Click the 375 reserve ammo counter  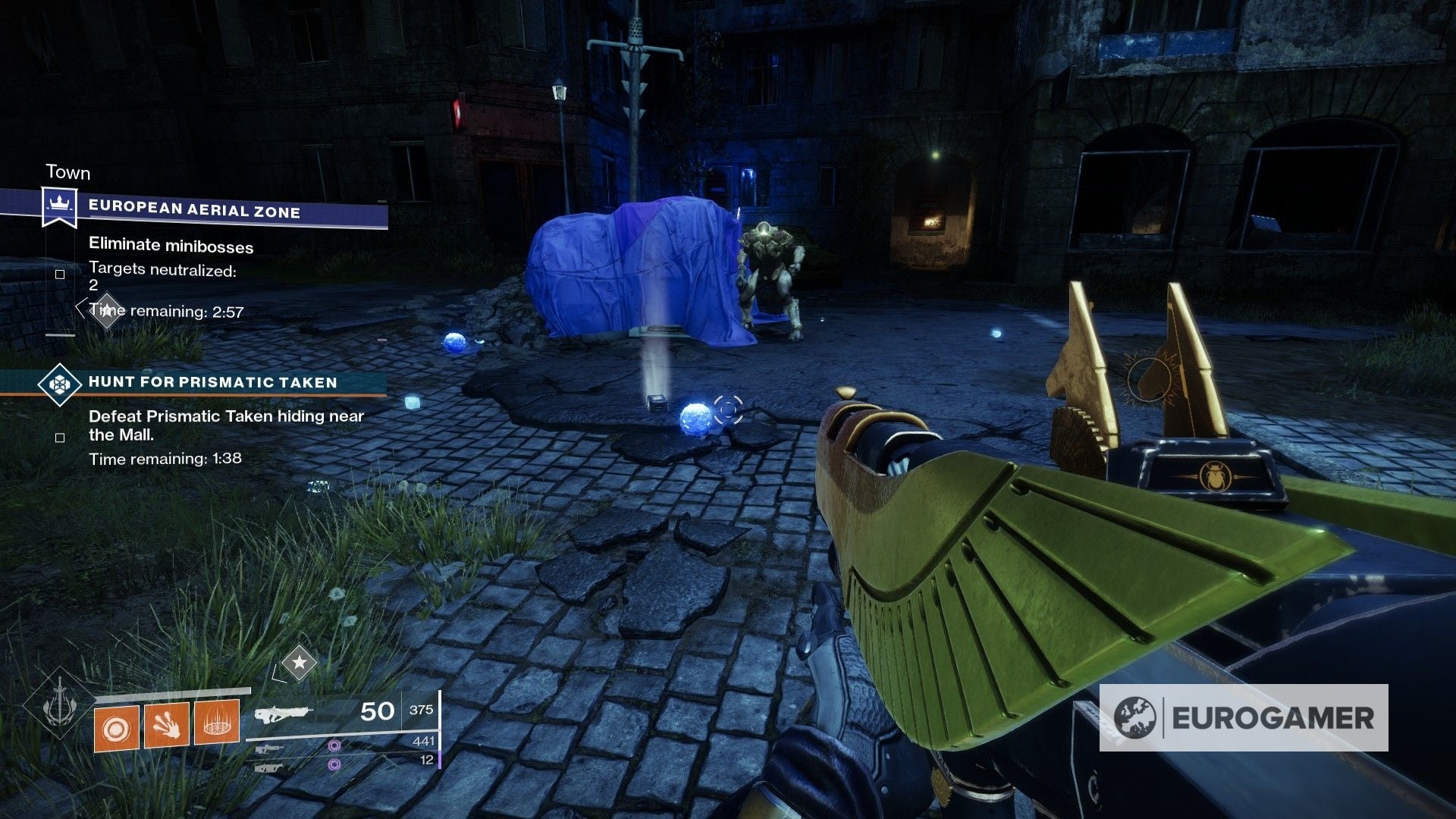422,711
